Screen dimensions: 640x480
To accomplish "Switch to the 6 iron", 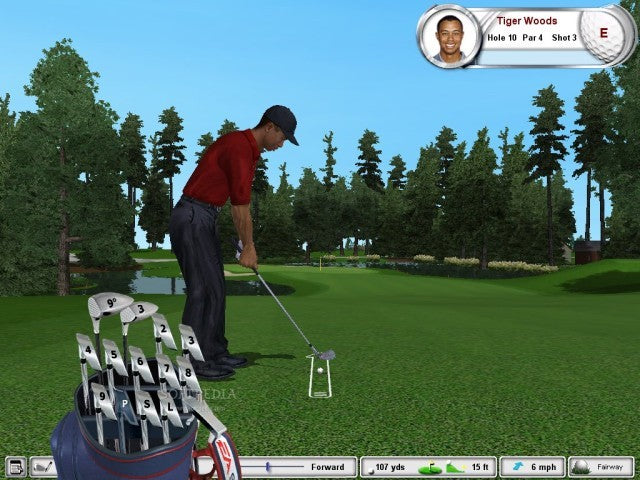I will (x=141, y=361).
